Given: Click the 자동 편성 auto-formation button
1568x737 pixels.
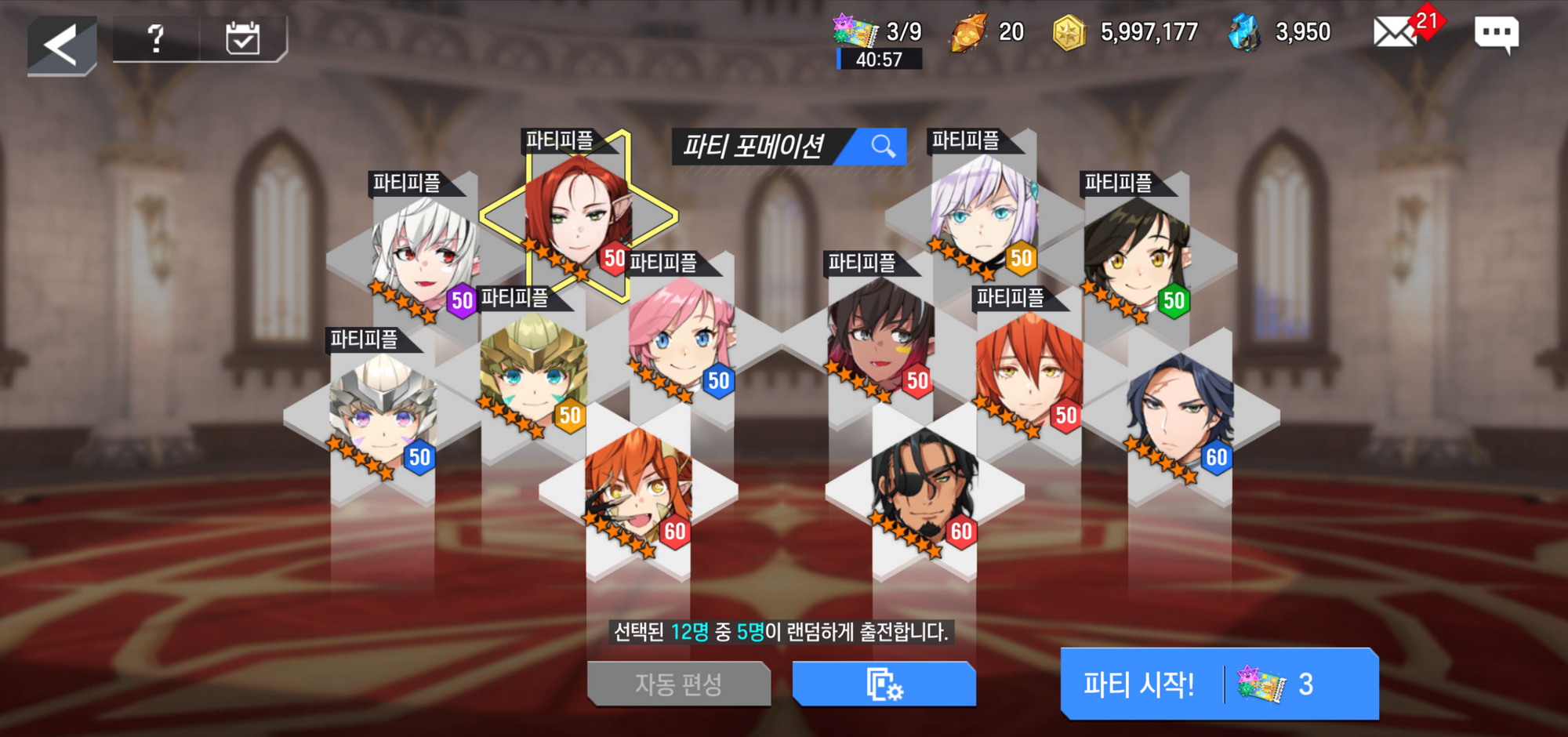Looking at the screenshot, I should [x=678, y=684].
